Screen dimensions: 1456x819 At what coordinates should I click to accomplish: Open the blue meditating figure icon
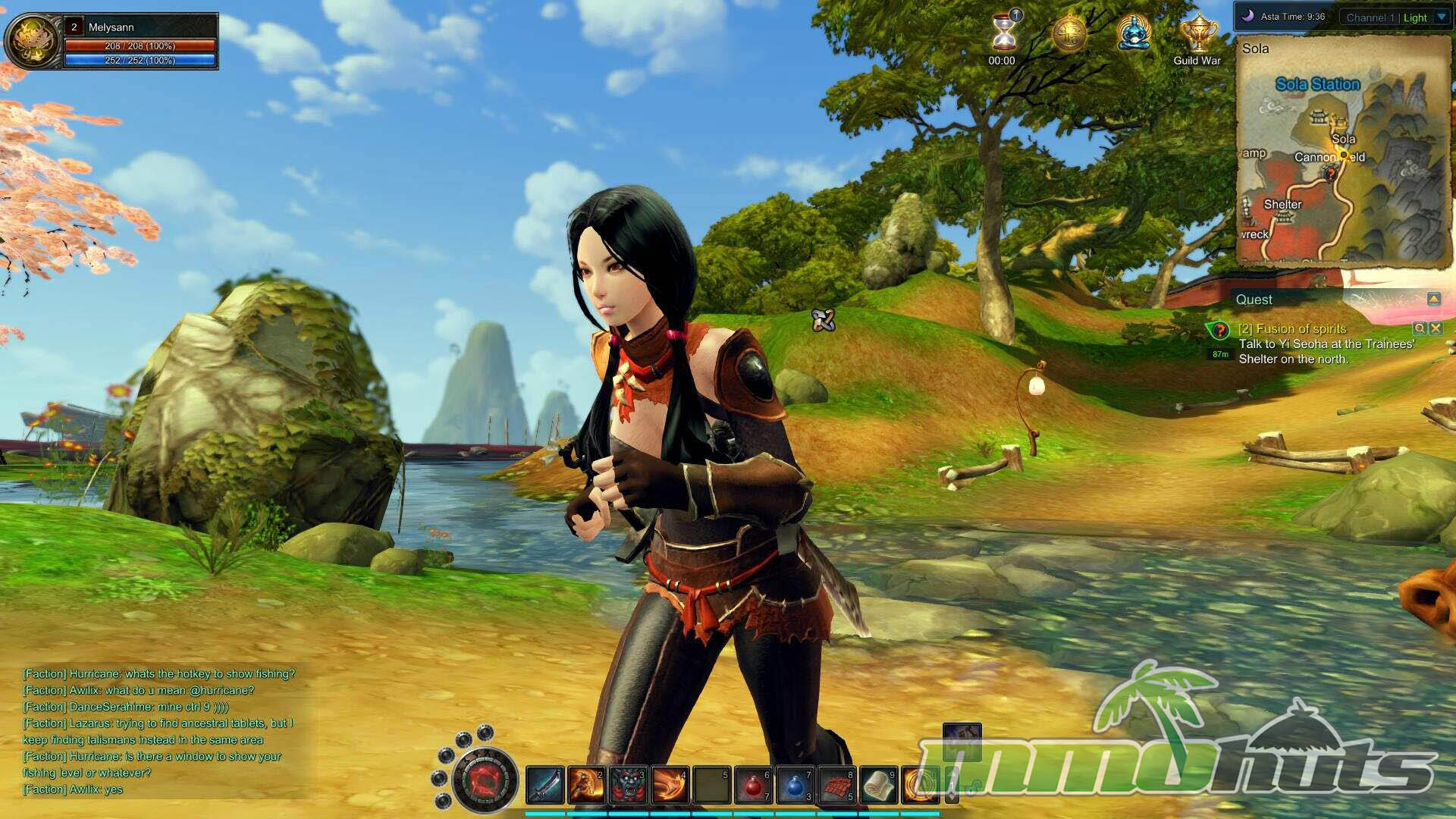pyautogui.click(x=1134, y=34)
